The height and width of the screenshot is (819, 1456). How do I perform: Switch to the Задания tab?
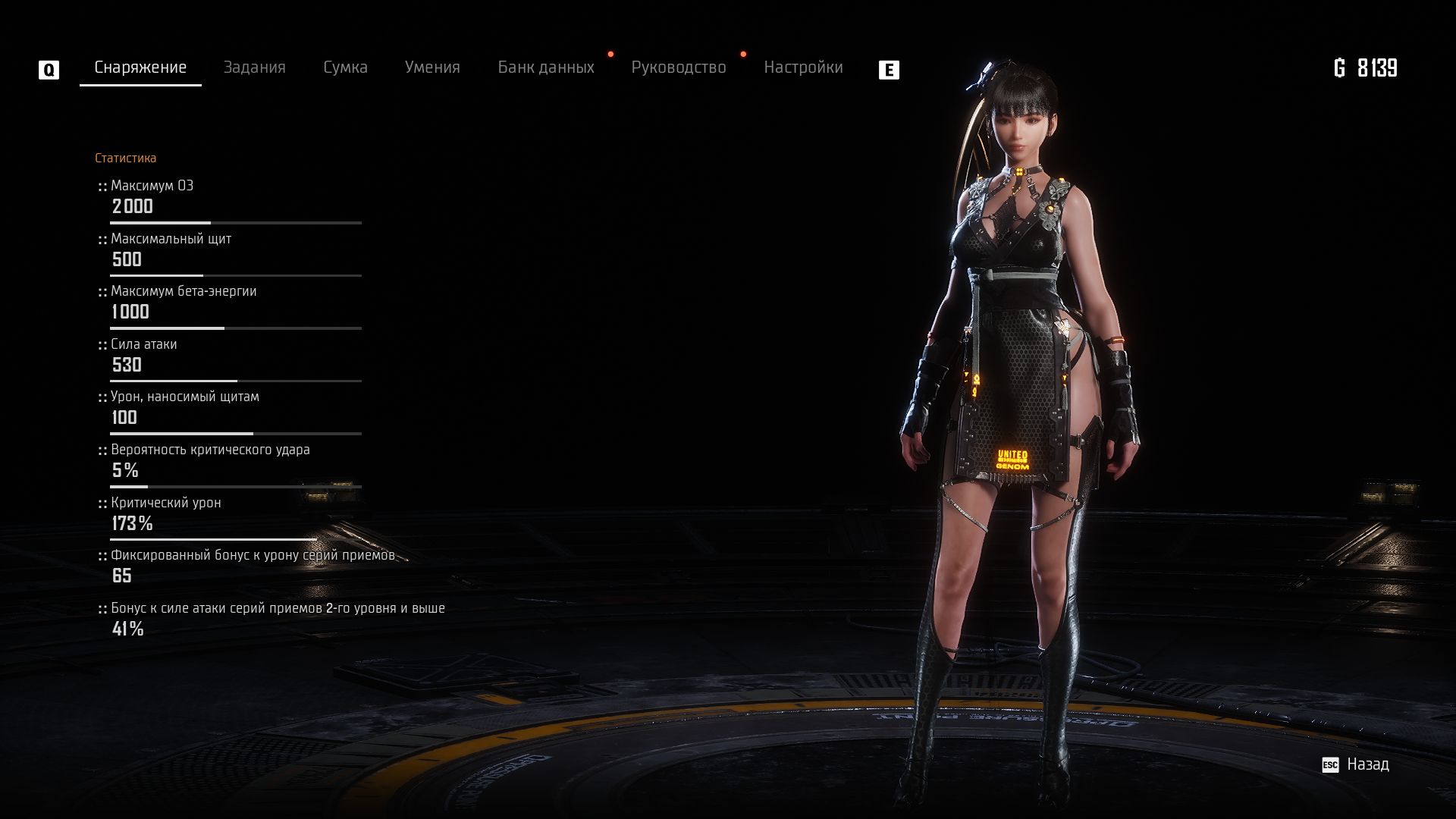tap(254, 67)
